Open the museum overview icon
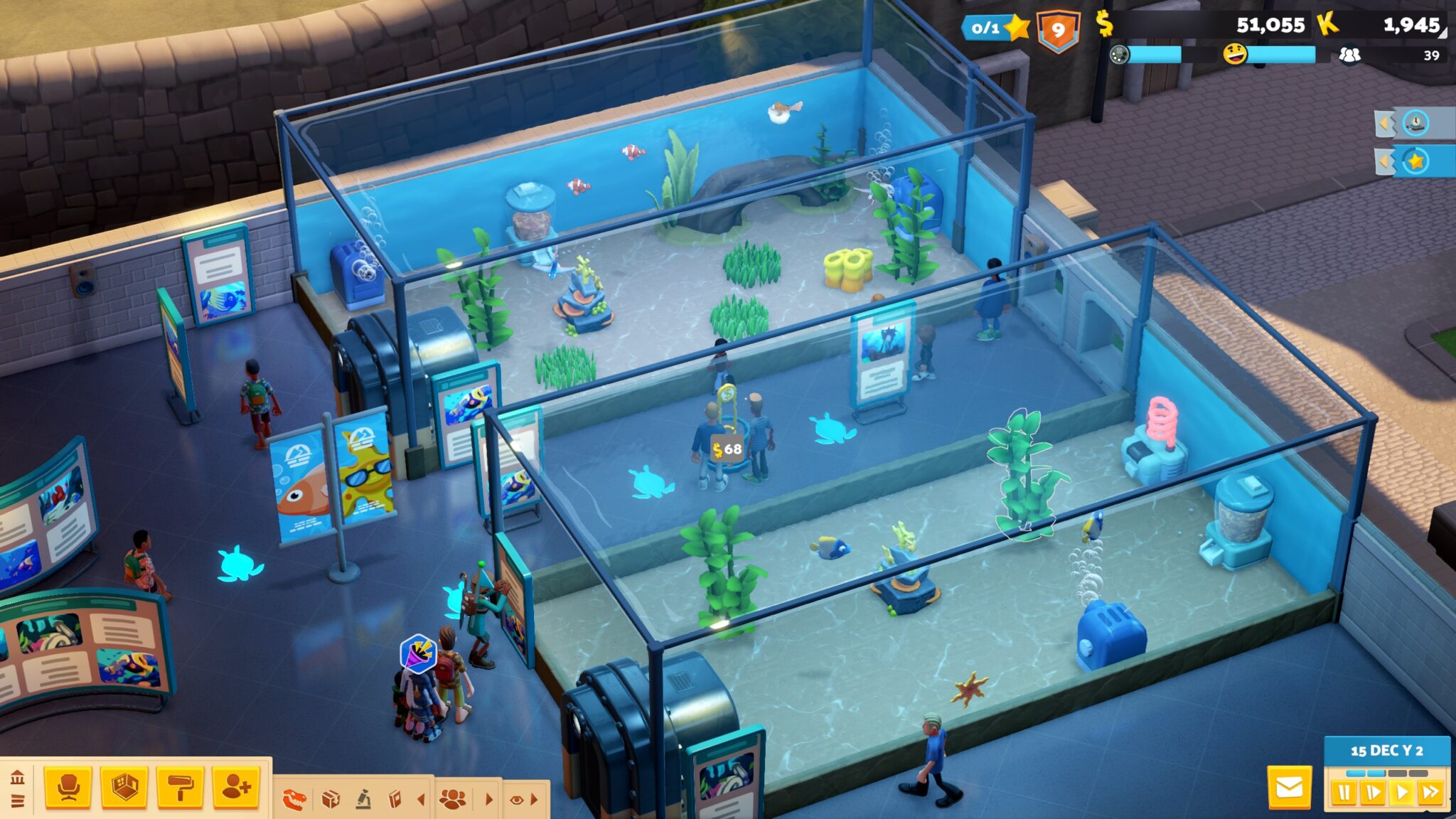The height and width of the screenshot is (819, 1456). point(17,777)
